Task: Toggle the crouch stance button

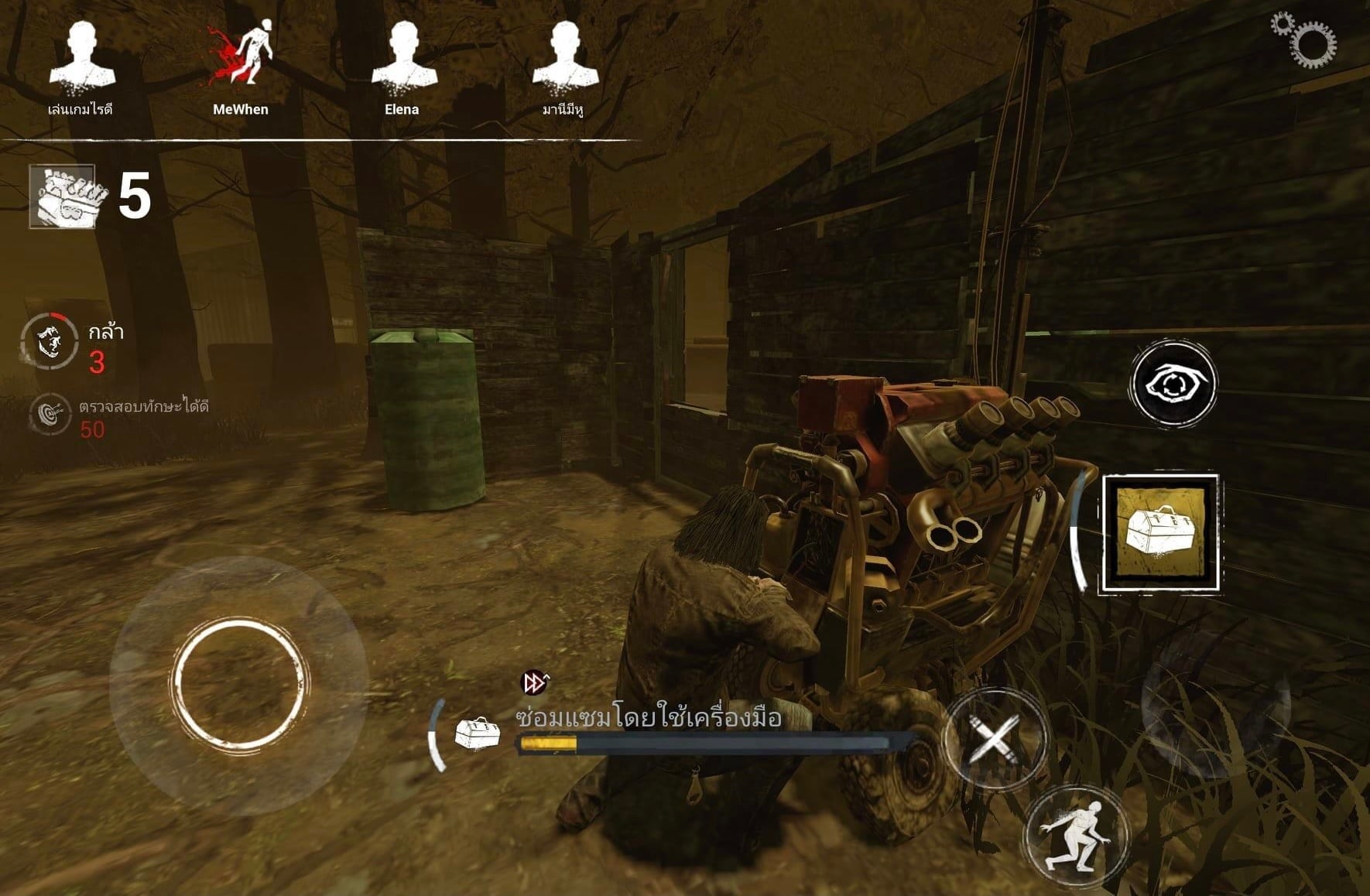Action: 1076,837
